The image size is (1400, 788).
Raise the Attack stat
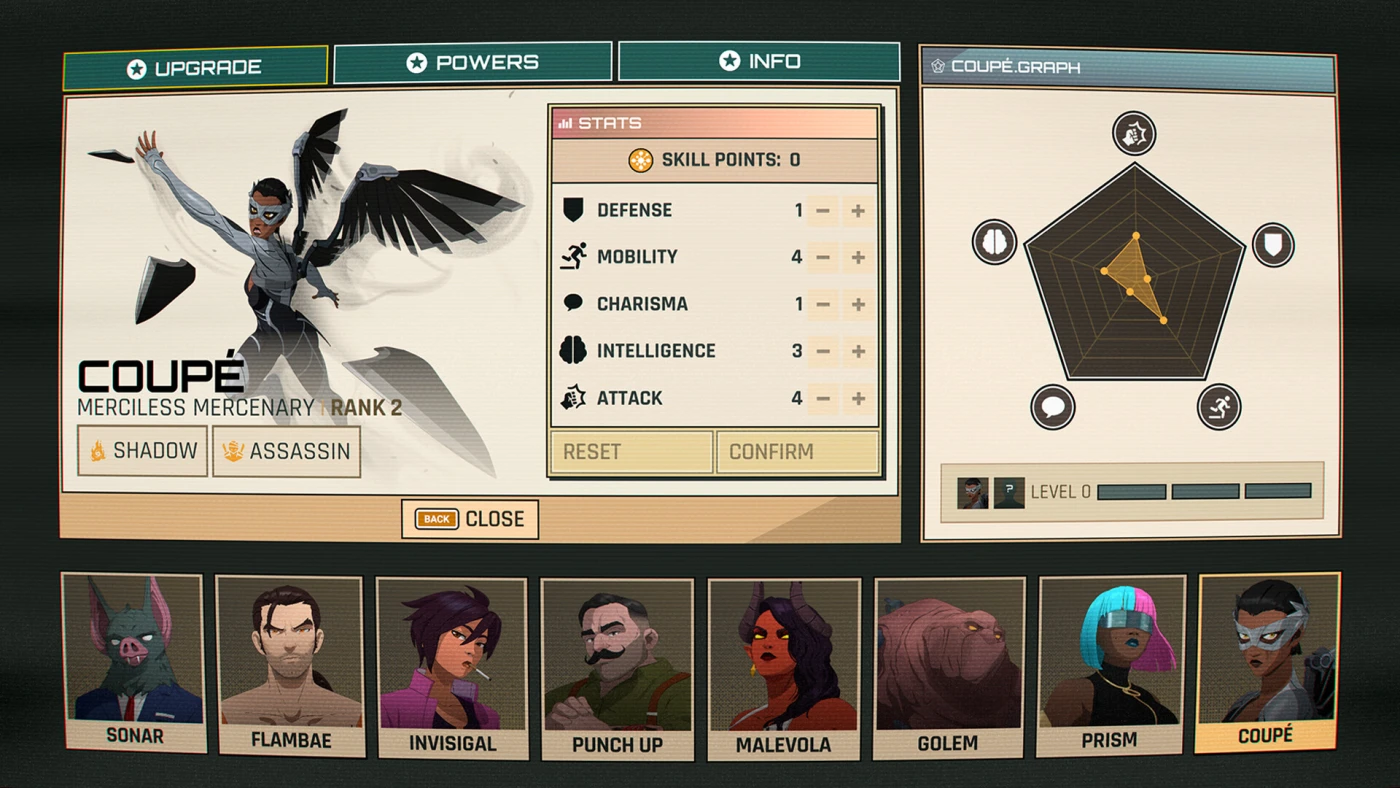(x=858, y=399)
